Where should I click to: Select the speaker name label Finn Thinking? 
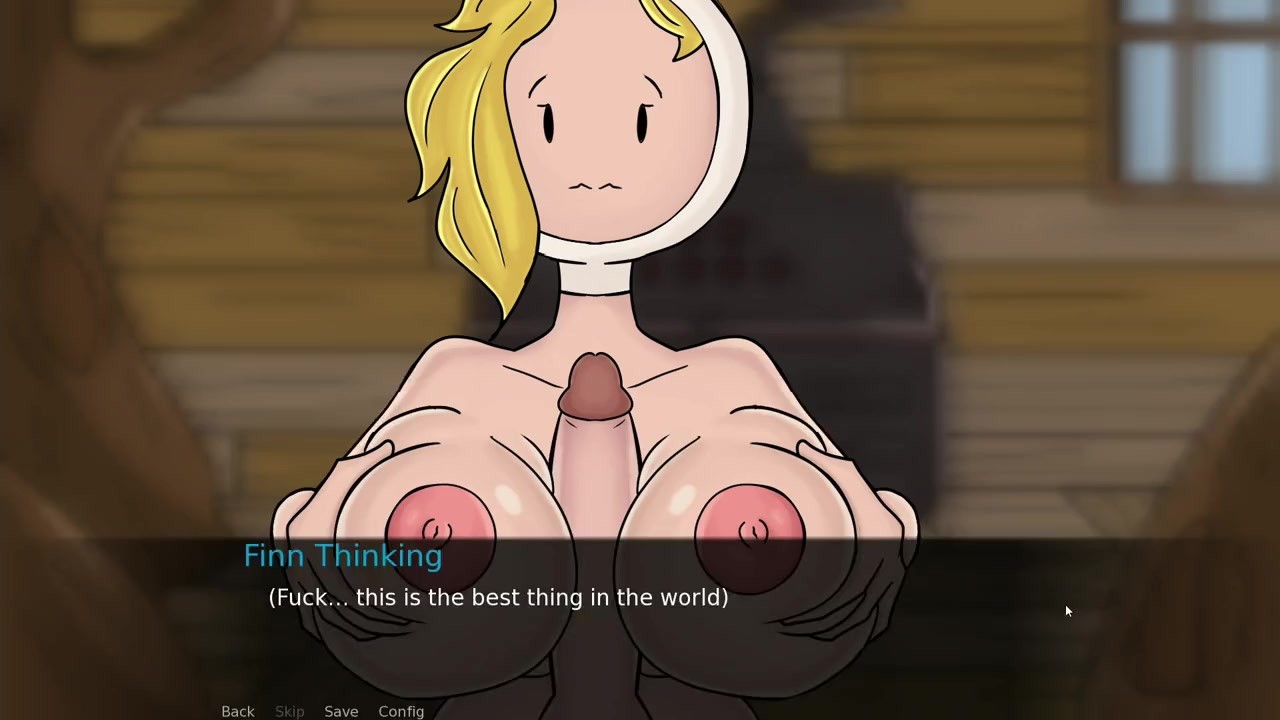click(x=343, y=556)
